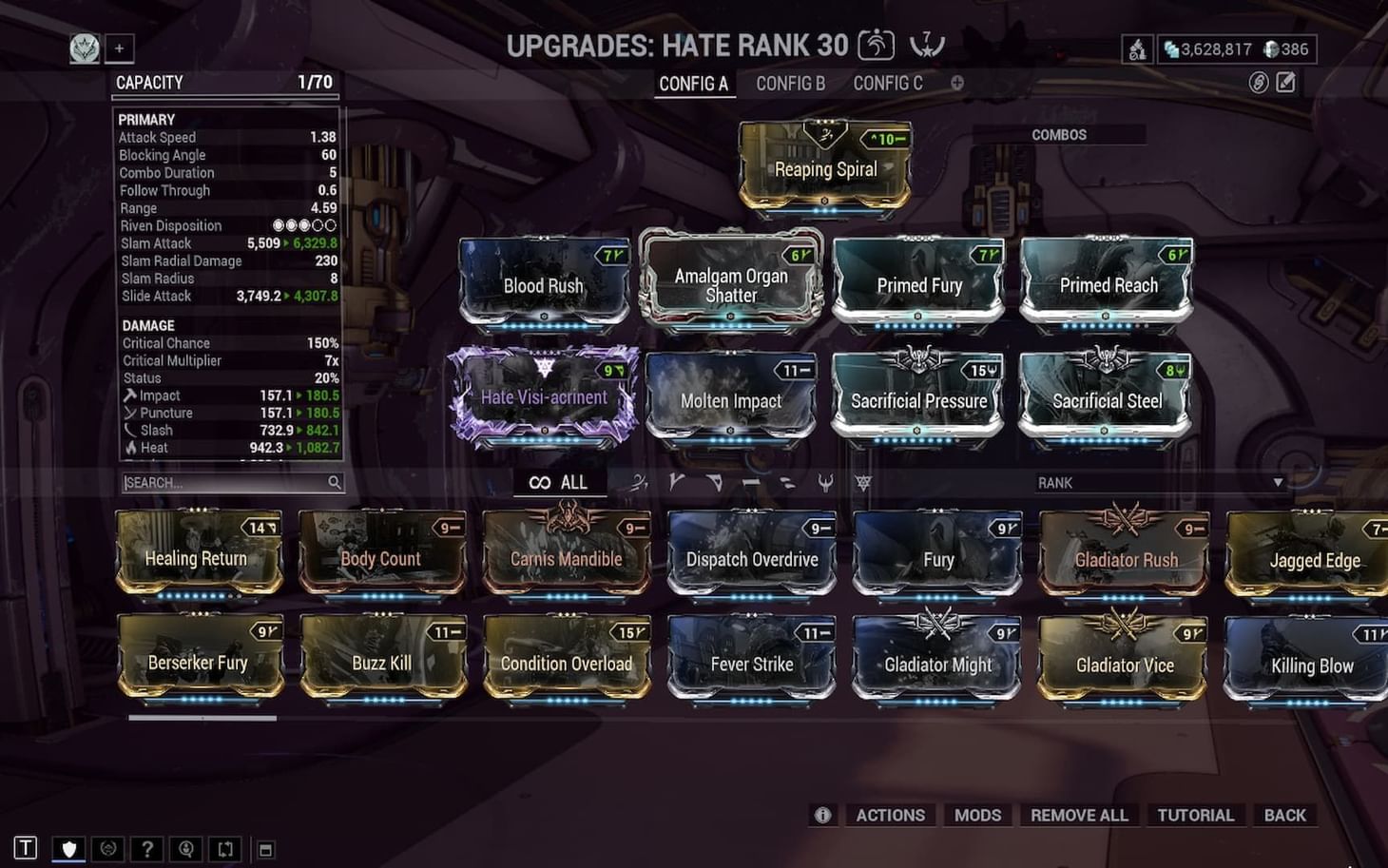Click the link sharing paperclip icon
This screenshot has width=1388, height=868.
1261,84
